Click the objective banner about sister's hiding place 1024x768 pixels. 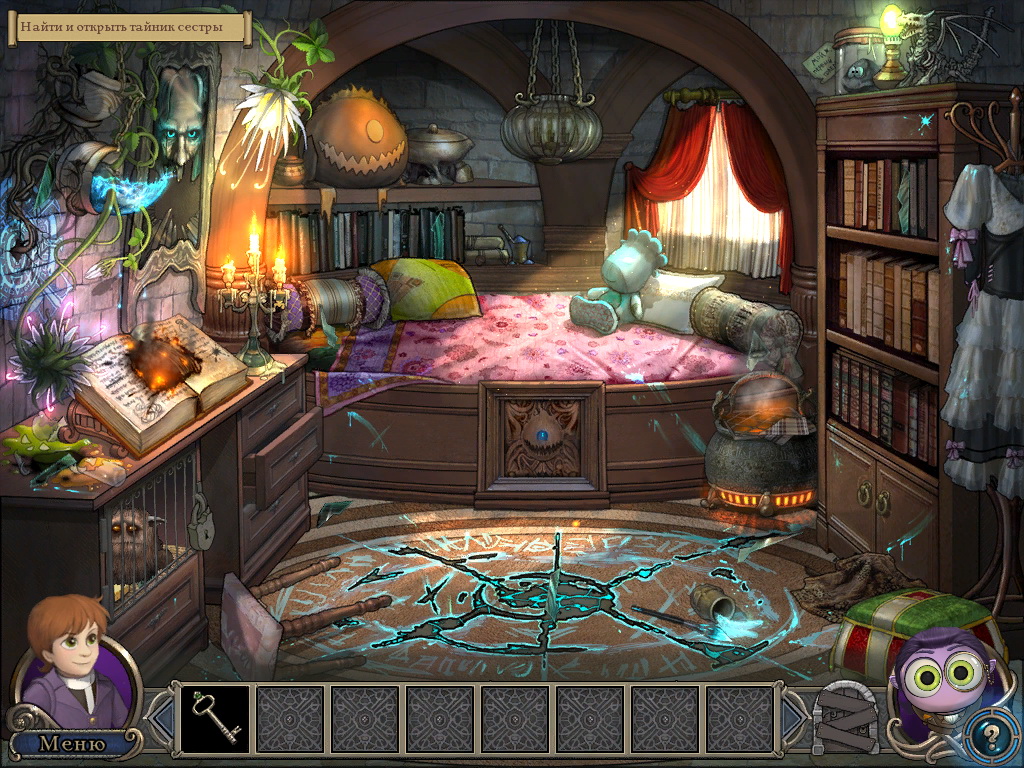(129, 27)
